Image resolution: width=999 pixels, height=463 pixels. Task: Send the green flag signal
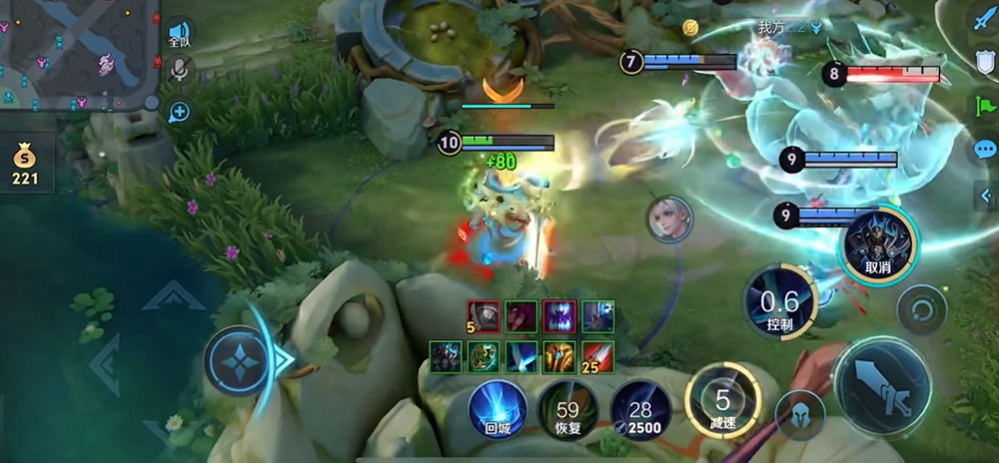point(984,105)
